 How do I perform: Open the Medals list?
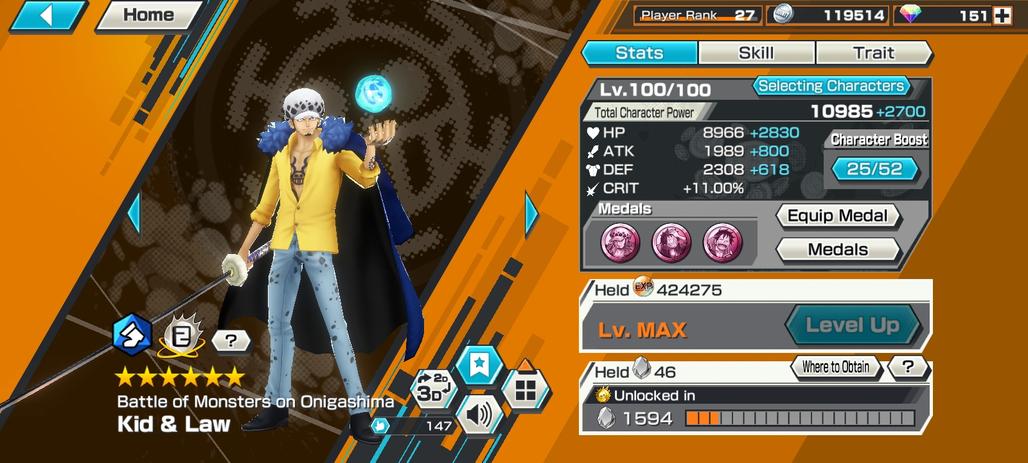(x=838, y=249)
